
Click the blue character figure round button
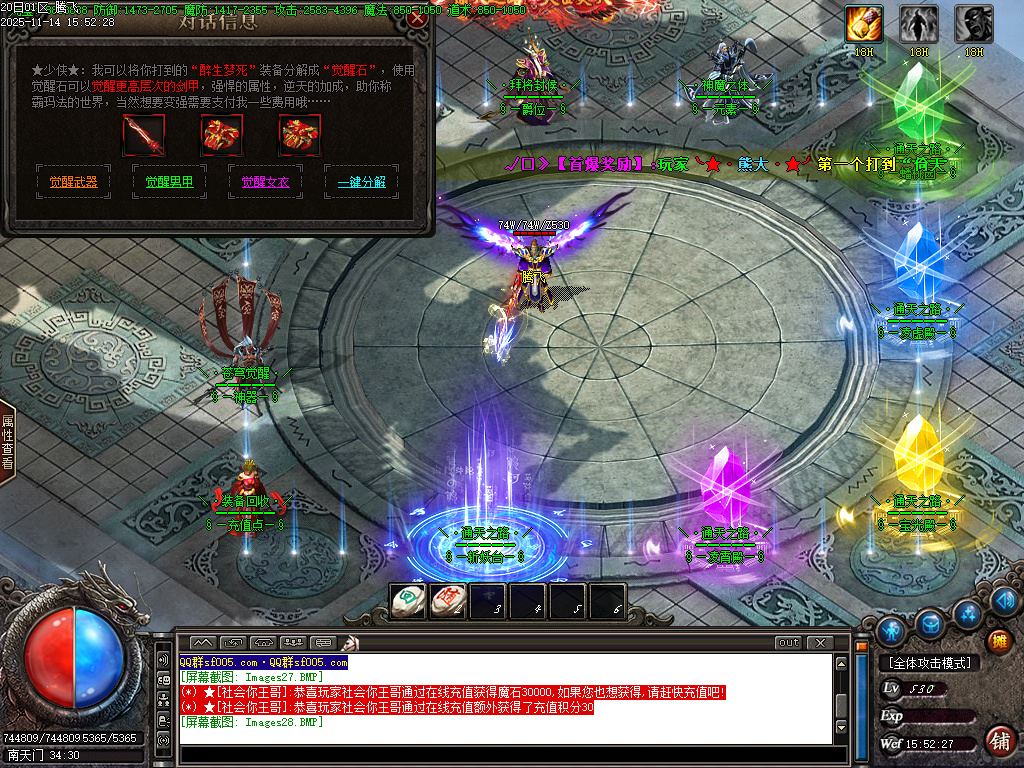click(890, 630)
